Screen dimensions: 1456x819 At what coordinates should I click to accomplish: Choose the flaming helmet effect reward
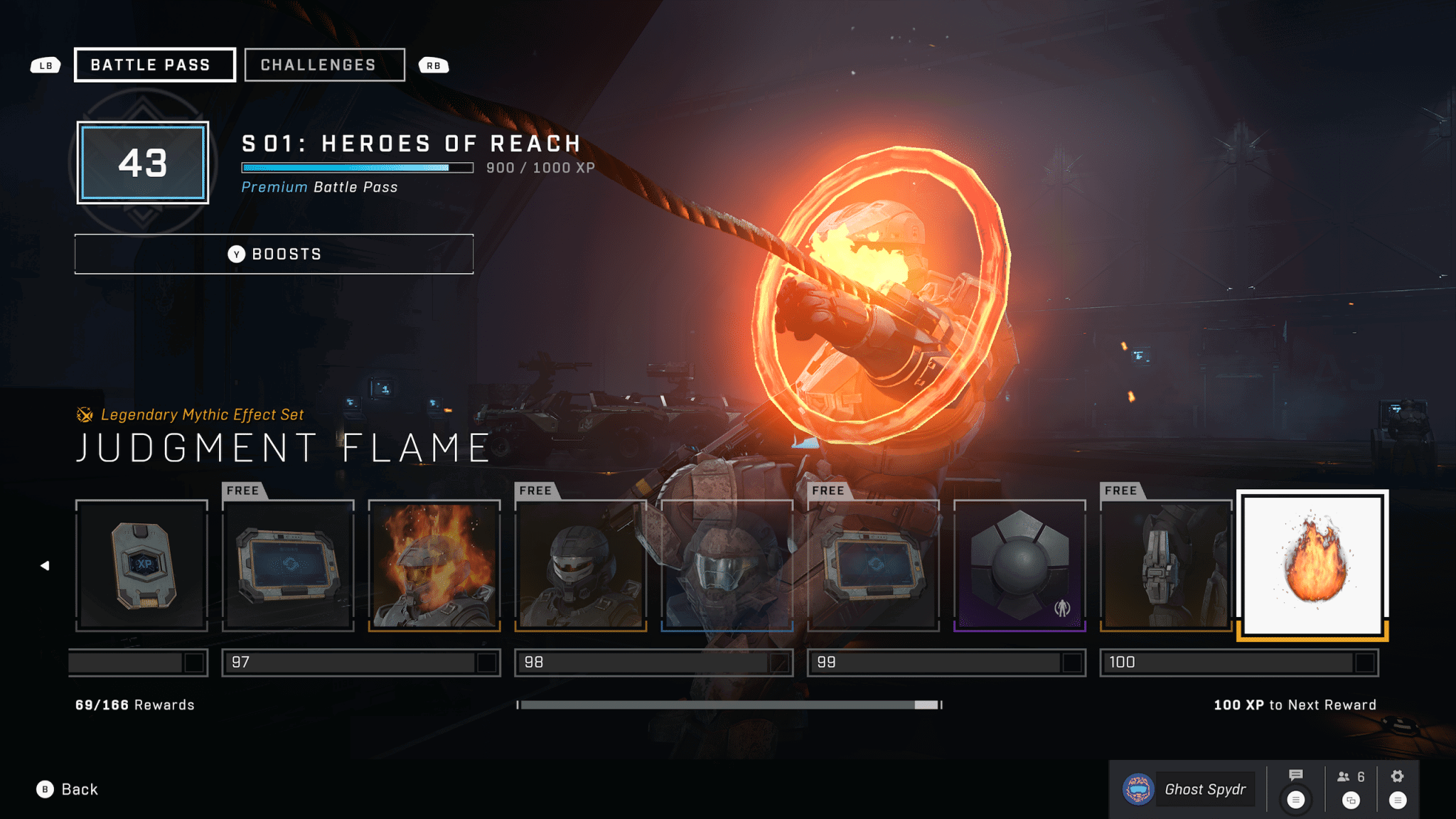click(434, 565)
